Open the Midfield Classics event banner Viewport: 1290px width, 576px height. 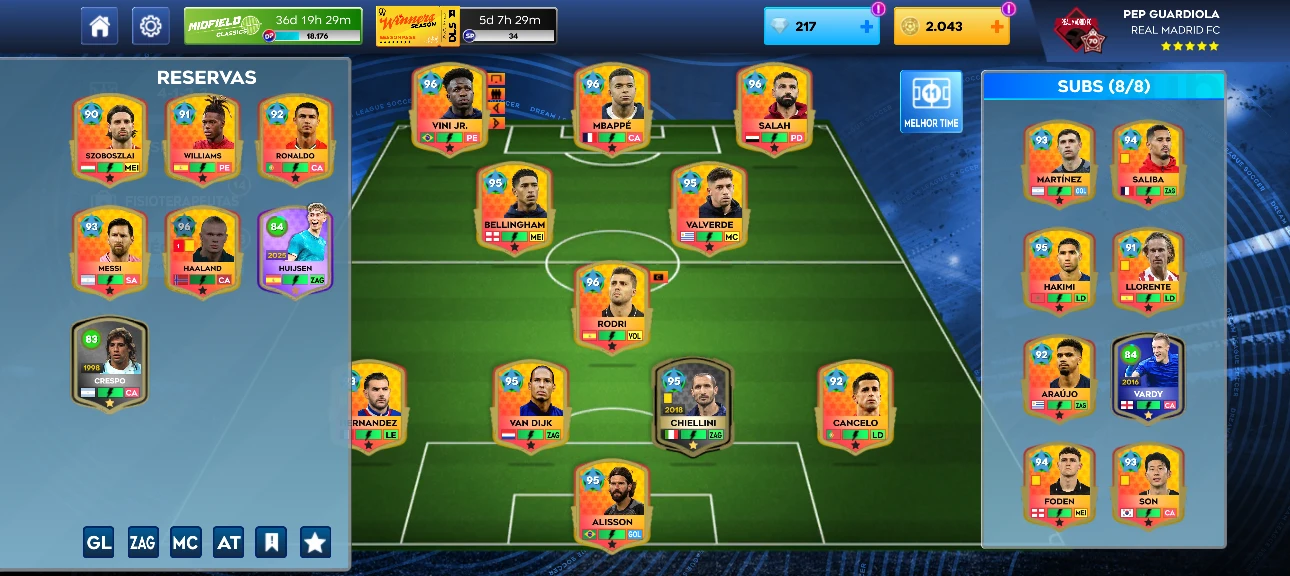[272, 26]
